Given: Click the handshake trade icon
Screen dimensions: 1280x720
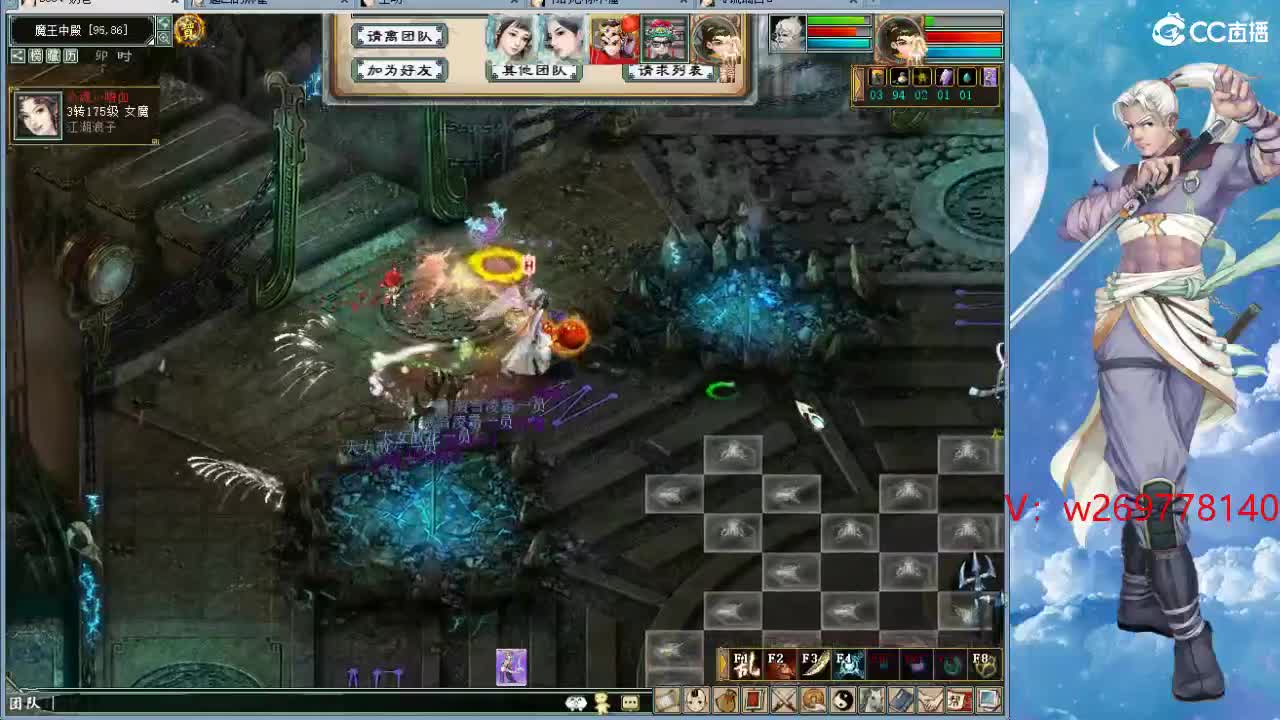Looking at the screenshot, I should click(x=929, y=702).
